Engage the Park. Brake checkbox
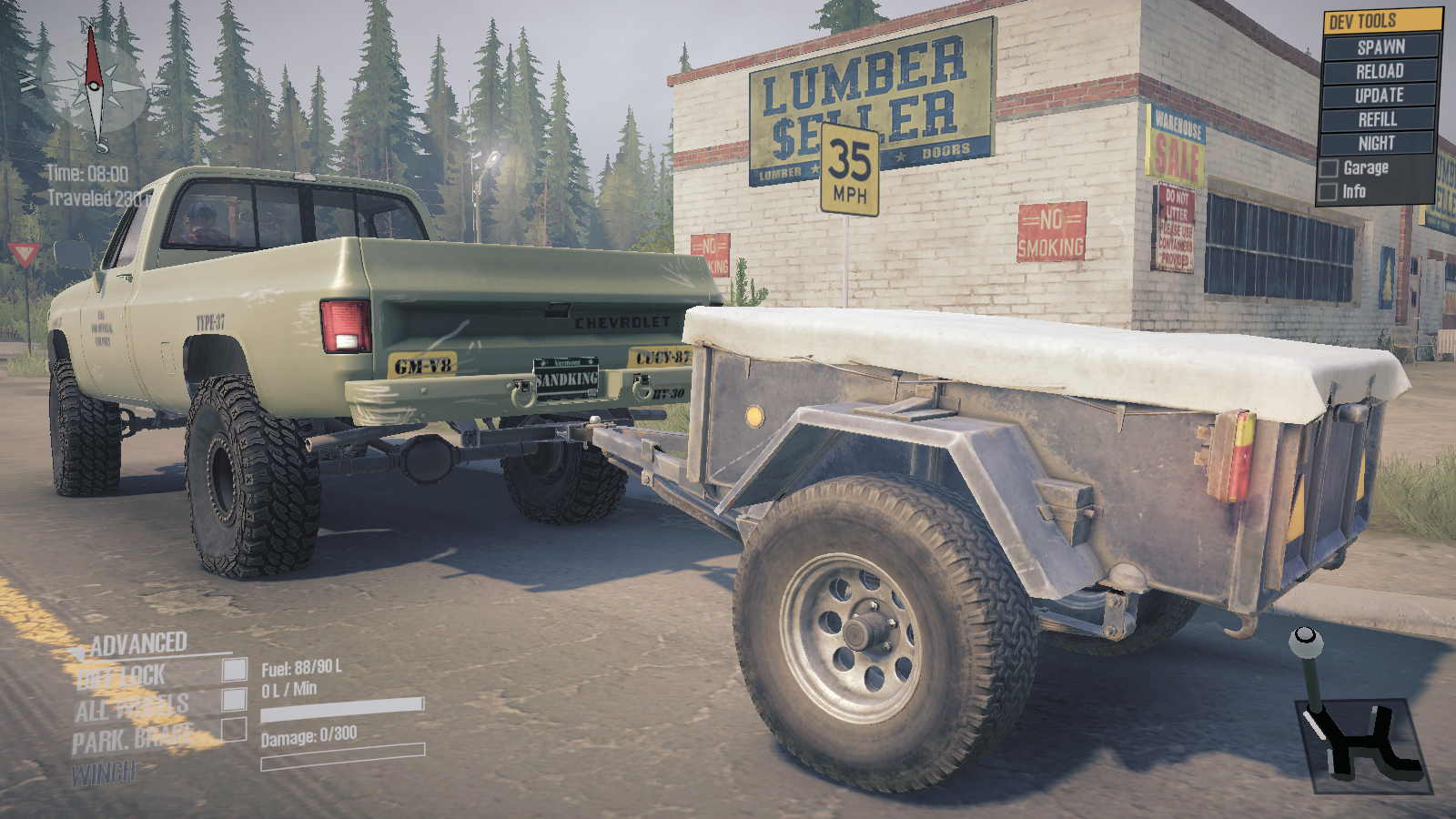 pyautogui.click(x=235, y=729)
